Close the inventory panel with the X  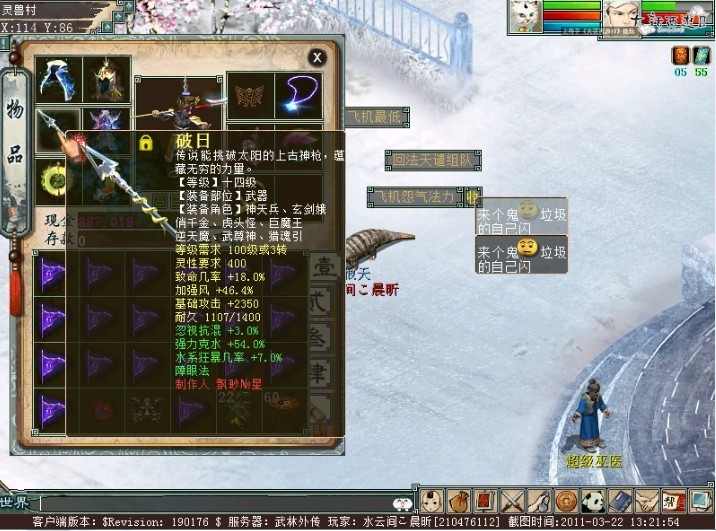coord(317,58)
